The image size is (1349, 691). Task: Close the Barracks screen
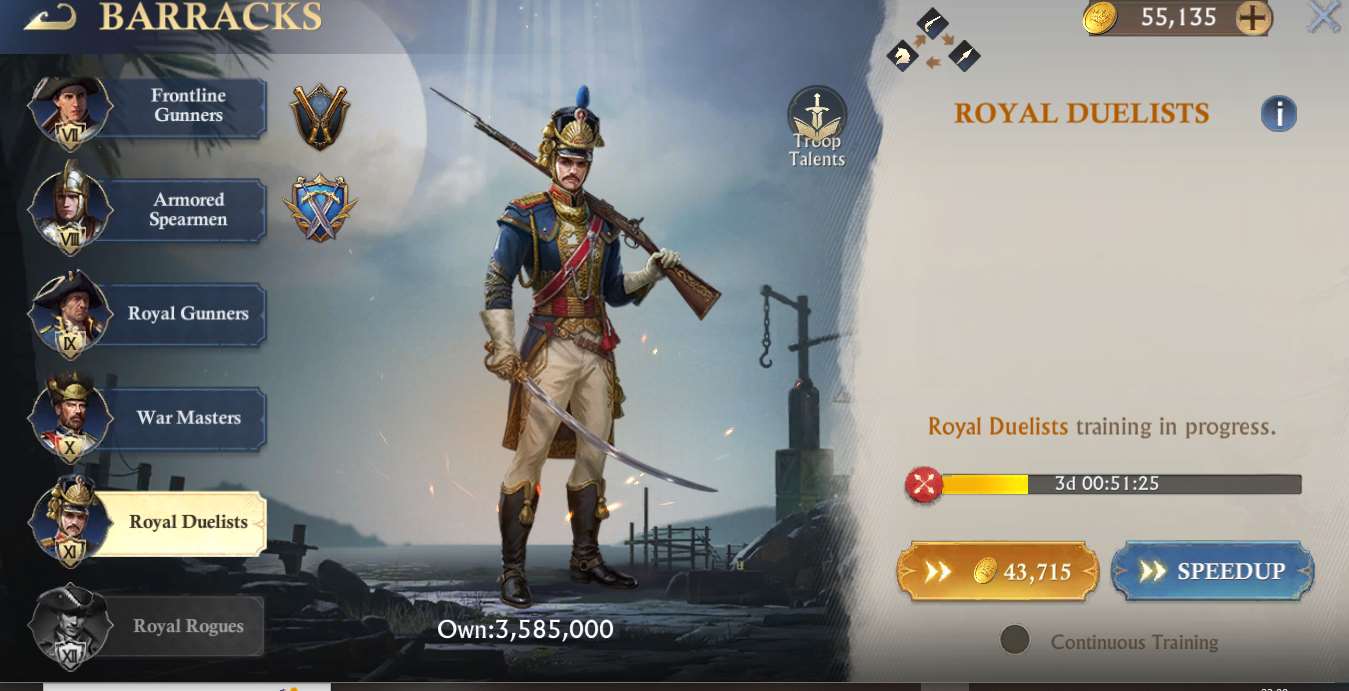[1325, 17]
